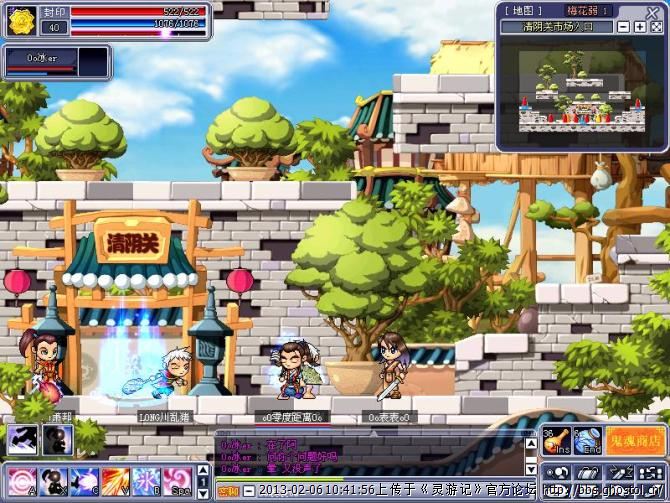Activate the shadow figure skill on X
The width and height of the screenshot is (670, 503).
tap(53, 480)
